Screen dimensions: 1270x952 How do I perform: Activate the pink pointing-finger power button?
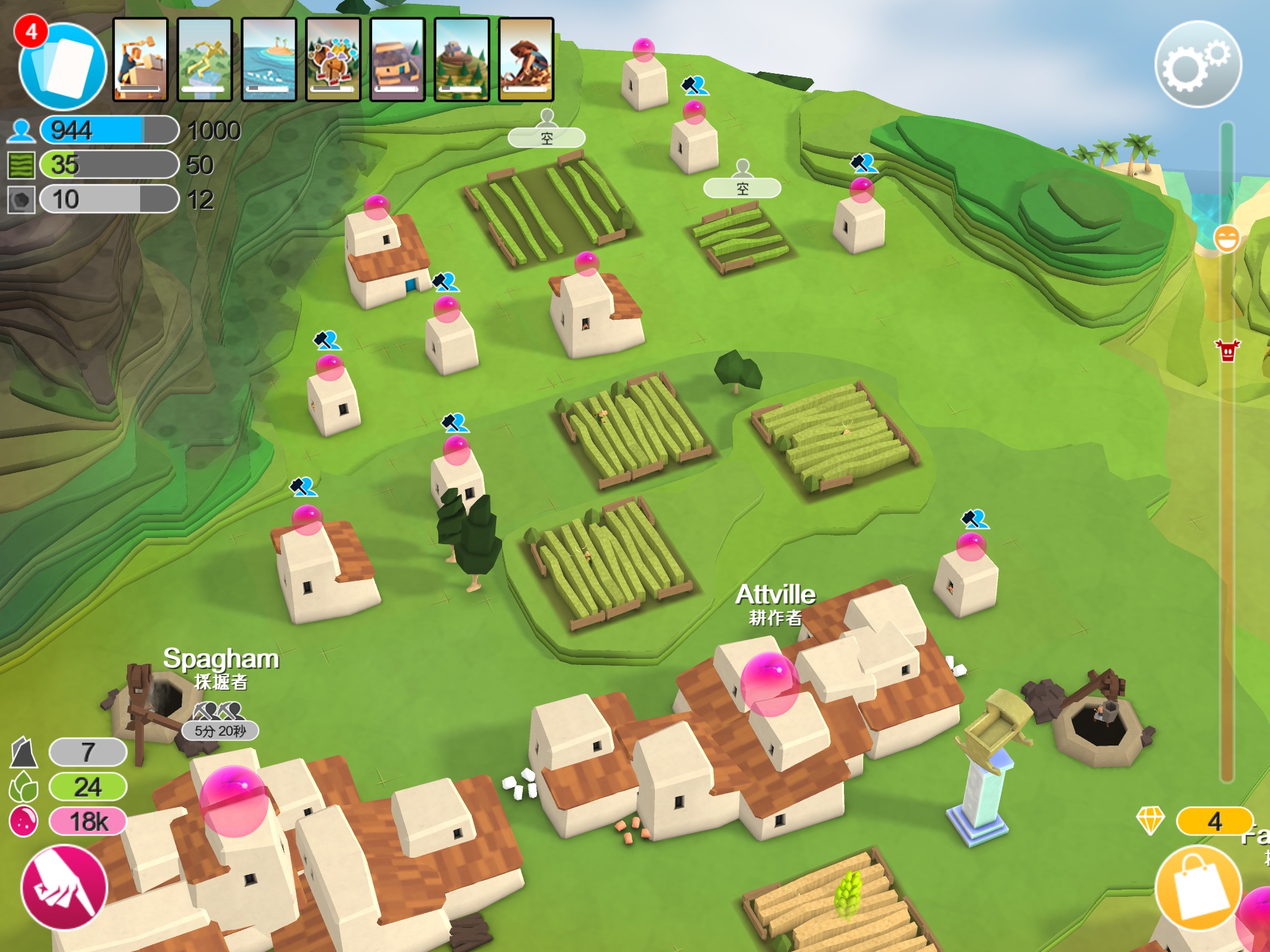tap(64, 888)
